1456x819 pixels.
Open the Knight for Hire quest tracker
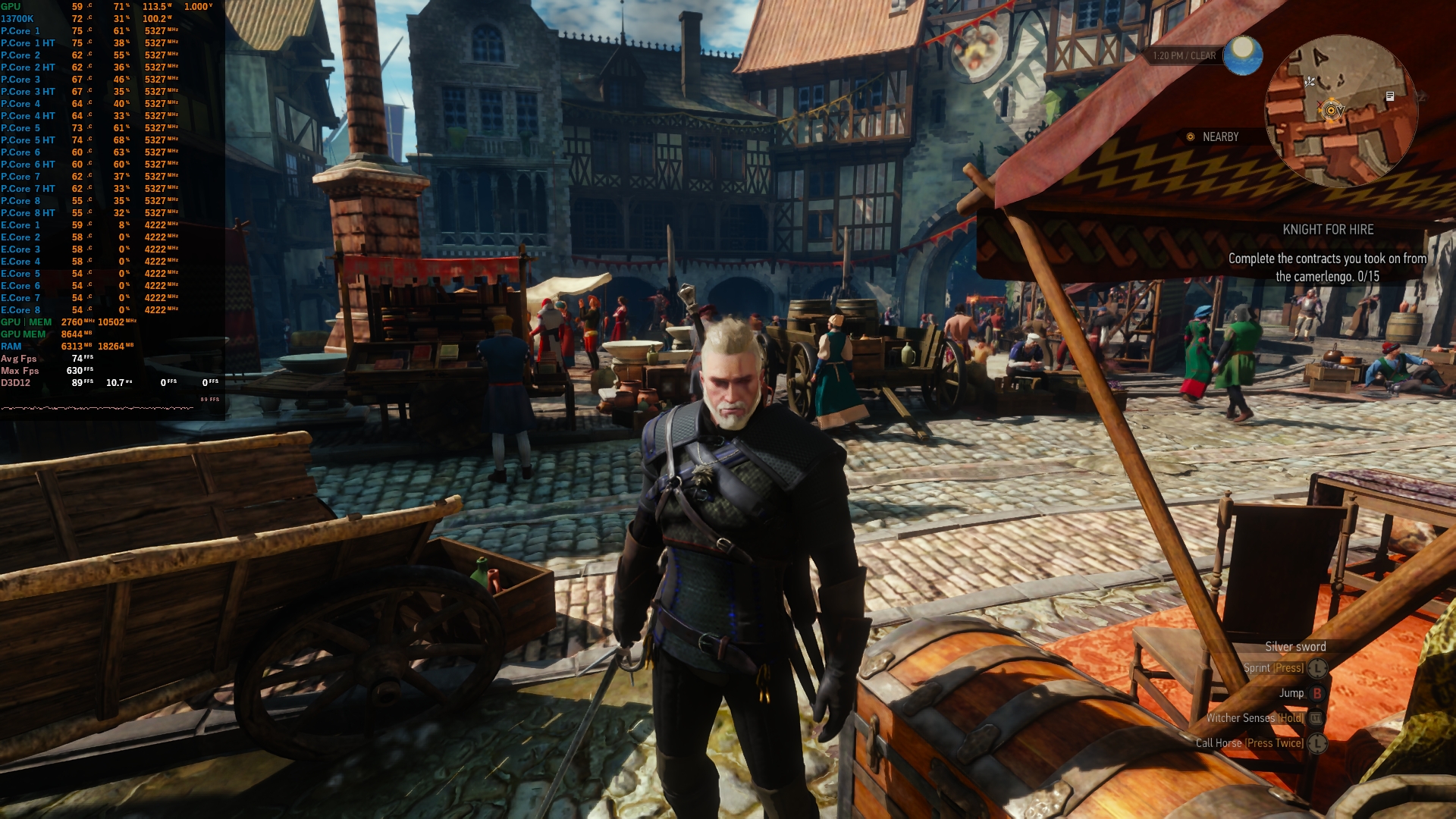click(x=1328, y=230)
